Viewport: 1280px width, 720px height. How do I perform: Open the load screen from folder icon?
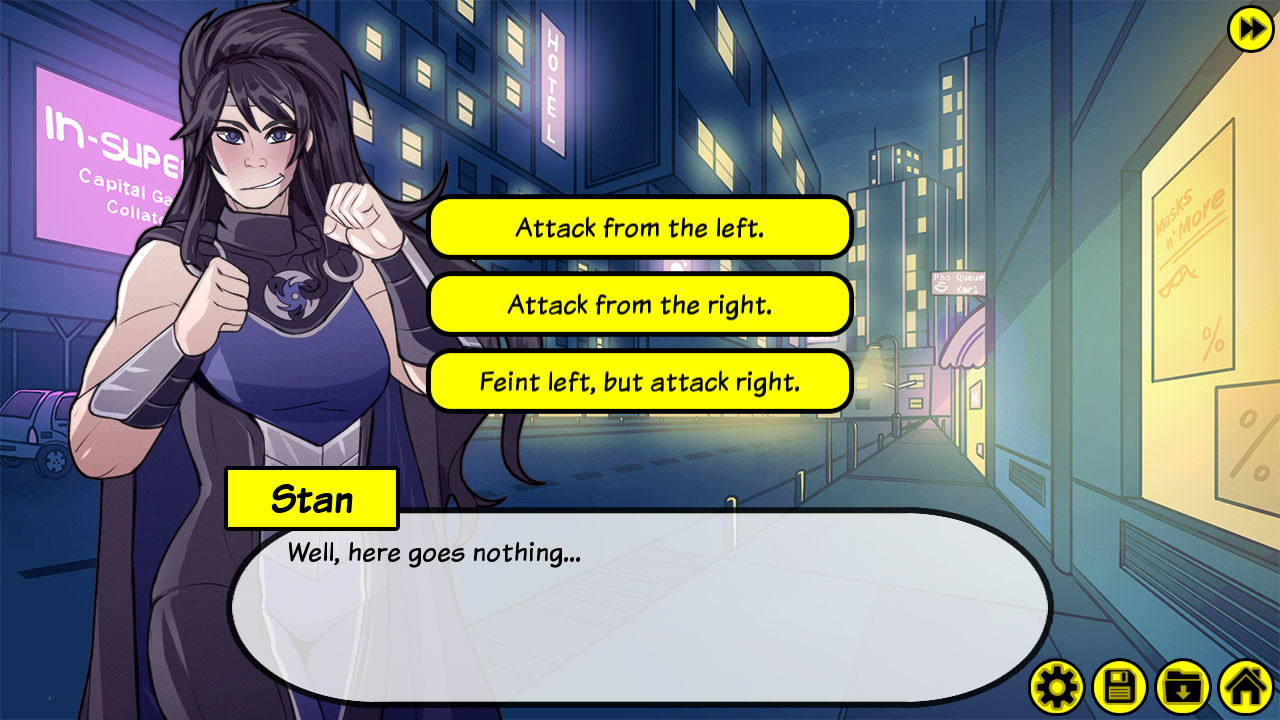point(1183,687)
